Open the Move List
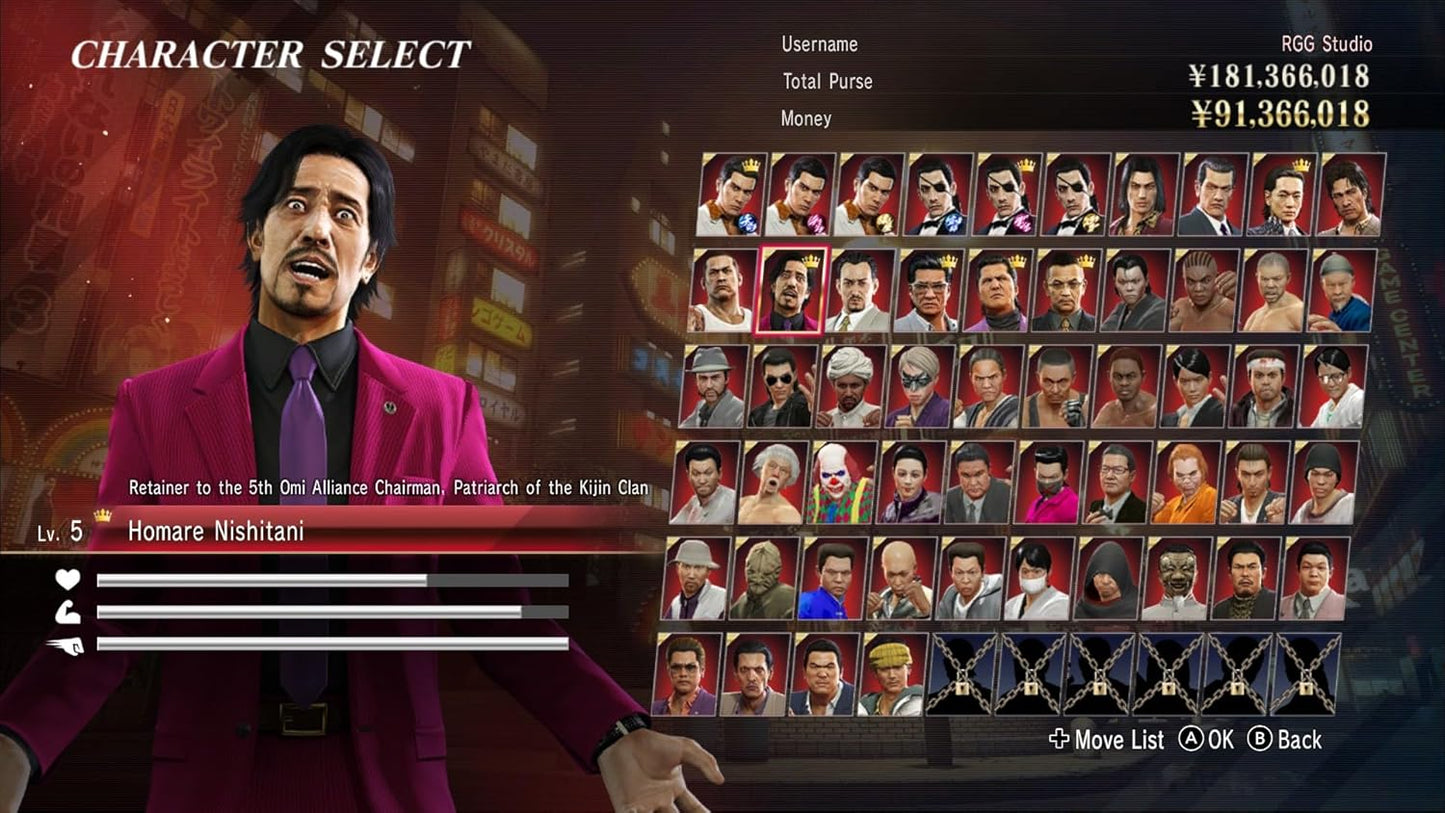This screenshot has width=1445, height=813. click(1120, 741)
